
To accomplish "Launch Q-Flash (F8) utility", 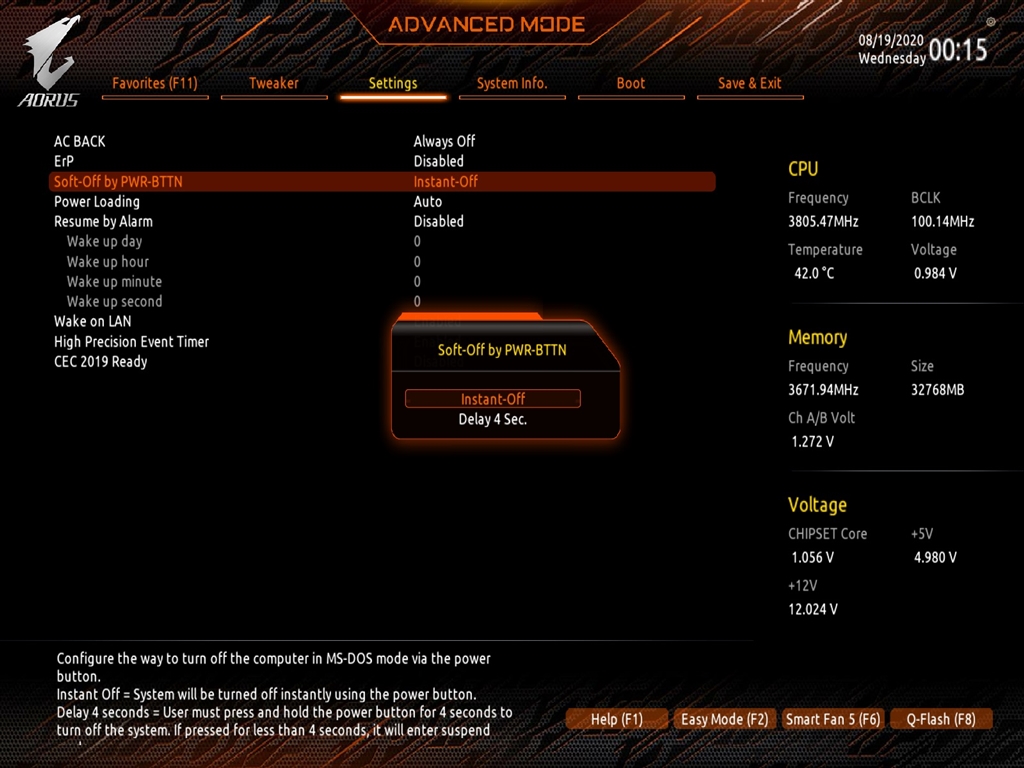I will (941, 719).
